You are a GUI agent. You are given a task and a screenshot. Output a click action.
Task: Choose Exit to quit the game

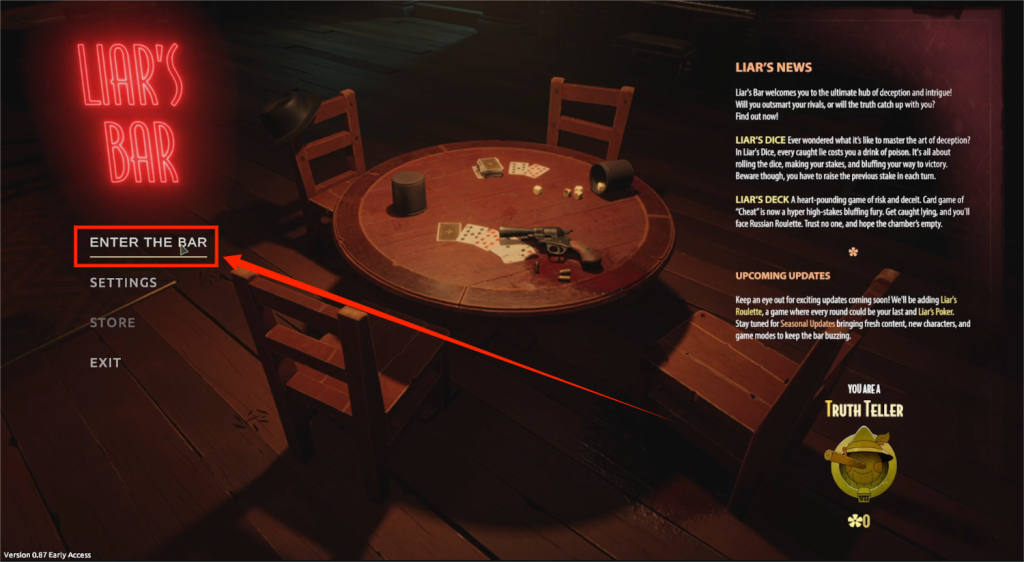[x=105, y=363]
